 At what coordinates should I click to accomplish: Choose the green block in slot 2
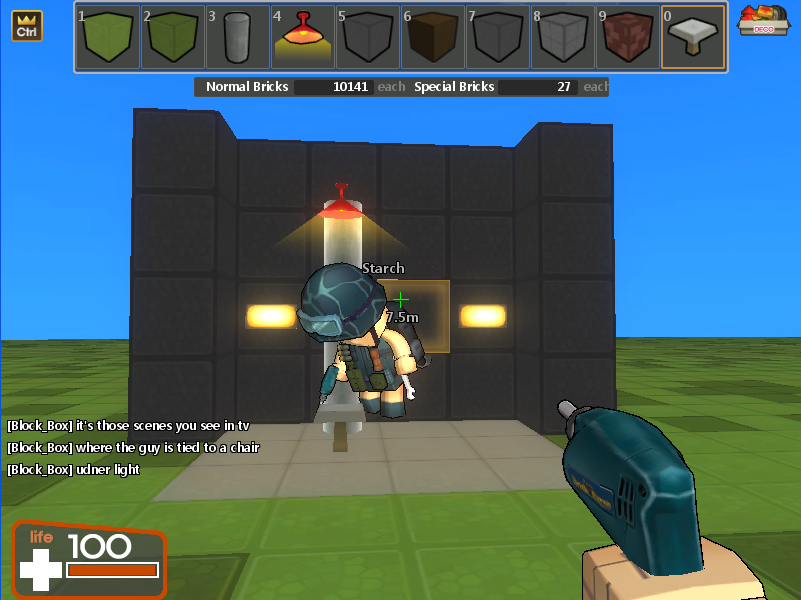coord(173,38)
